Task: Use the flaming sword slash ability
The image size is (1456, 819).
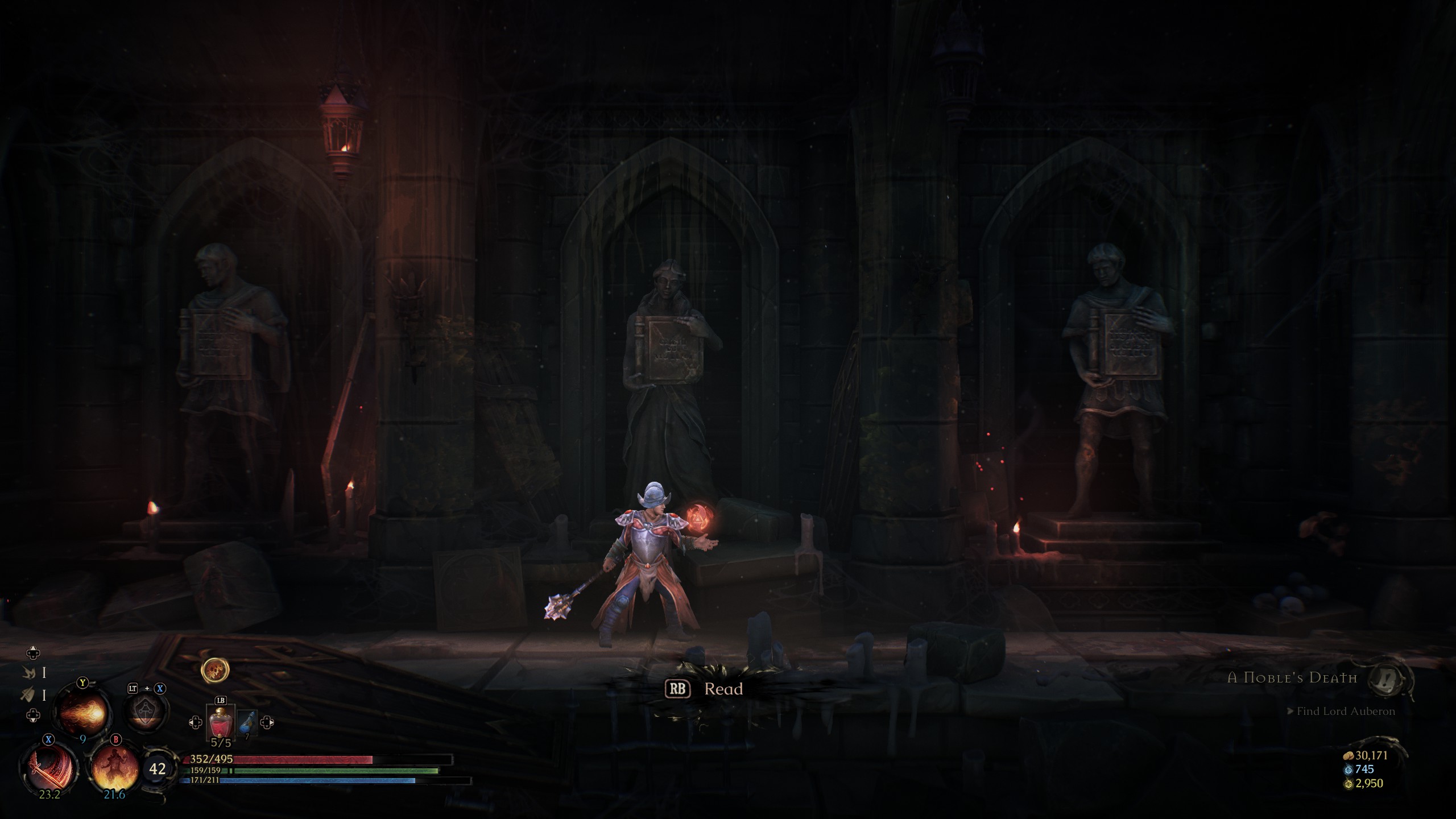Action: [x=49, y=767]
